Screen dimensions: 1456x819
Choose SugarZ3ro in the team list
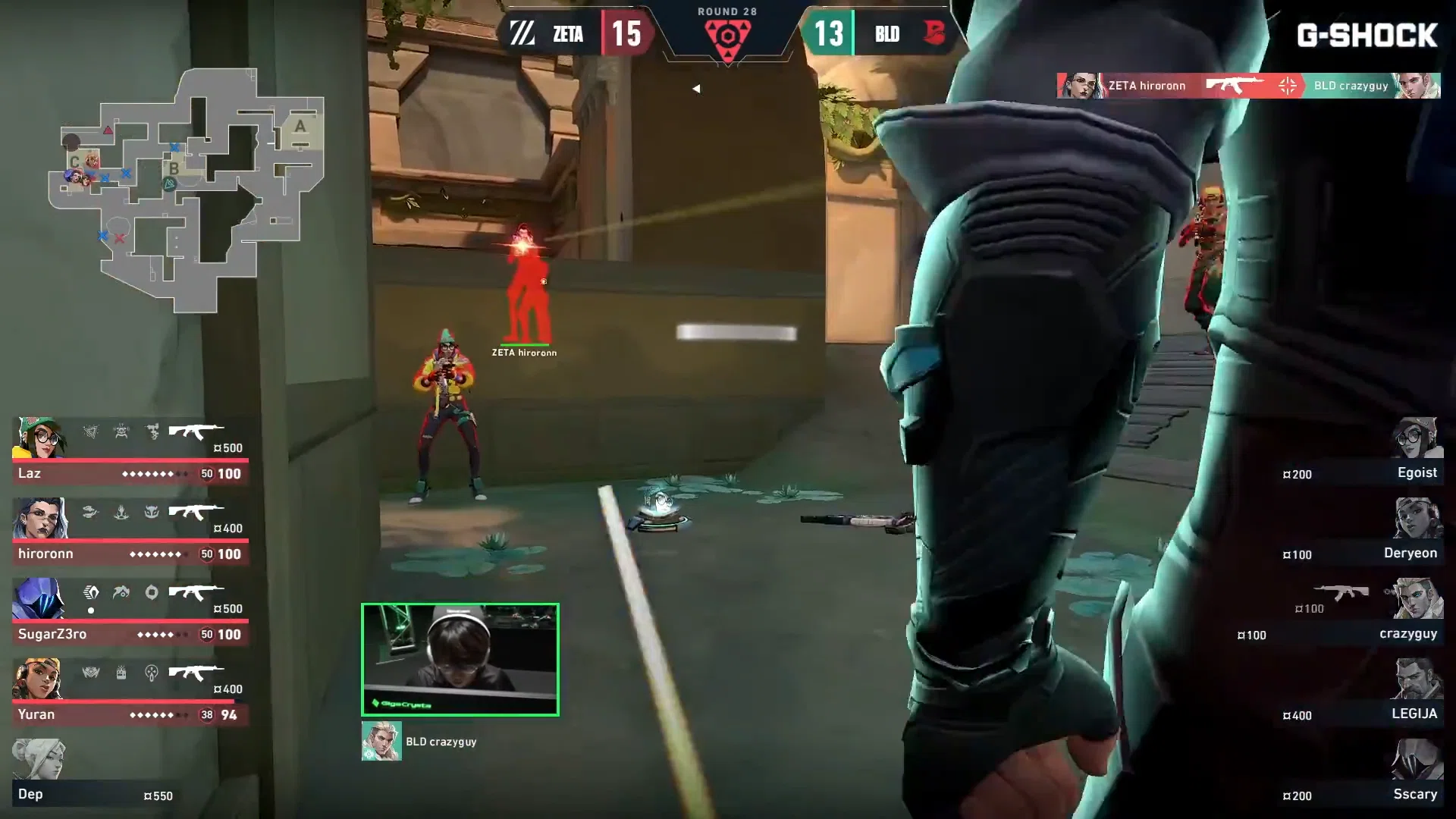click(x=130, y=611)
